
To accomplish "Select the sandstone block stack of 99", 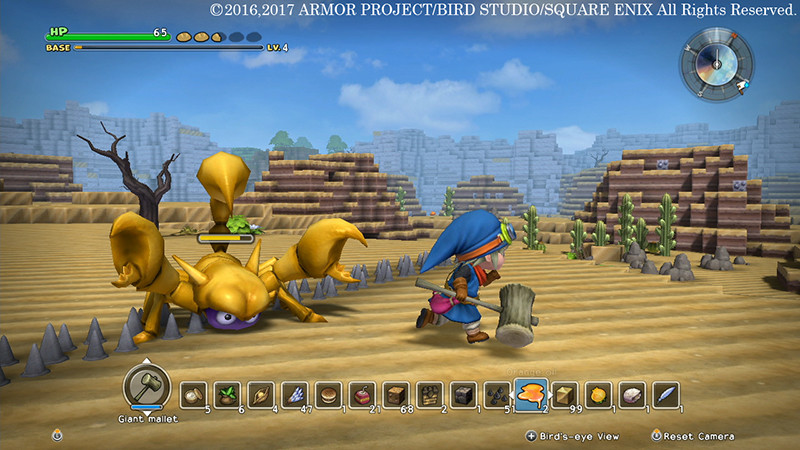I will tap(565, 394).
